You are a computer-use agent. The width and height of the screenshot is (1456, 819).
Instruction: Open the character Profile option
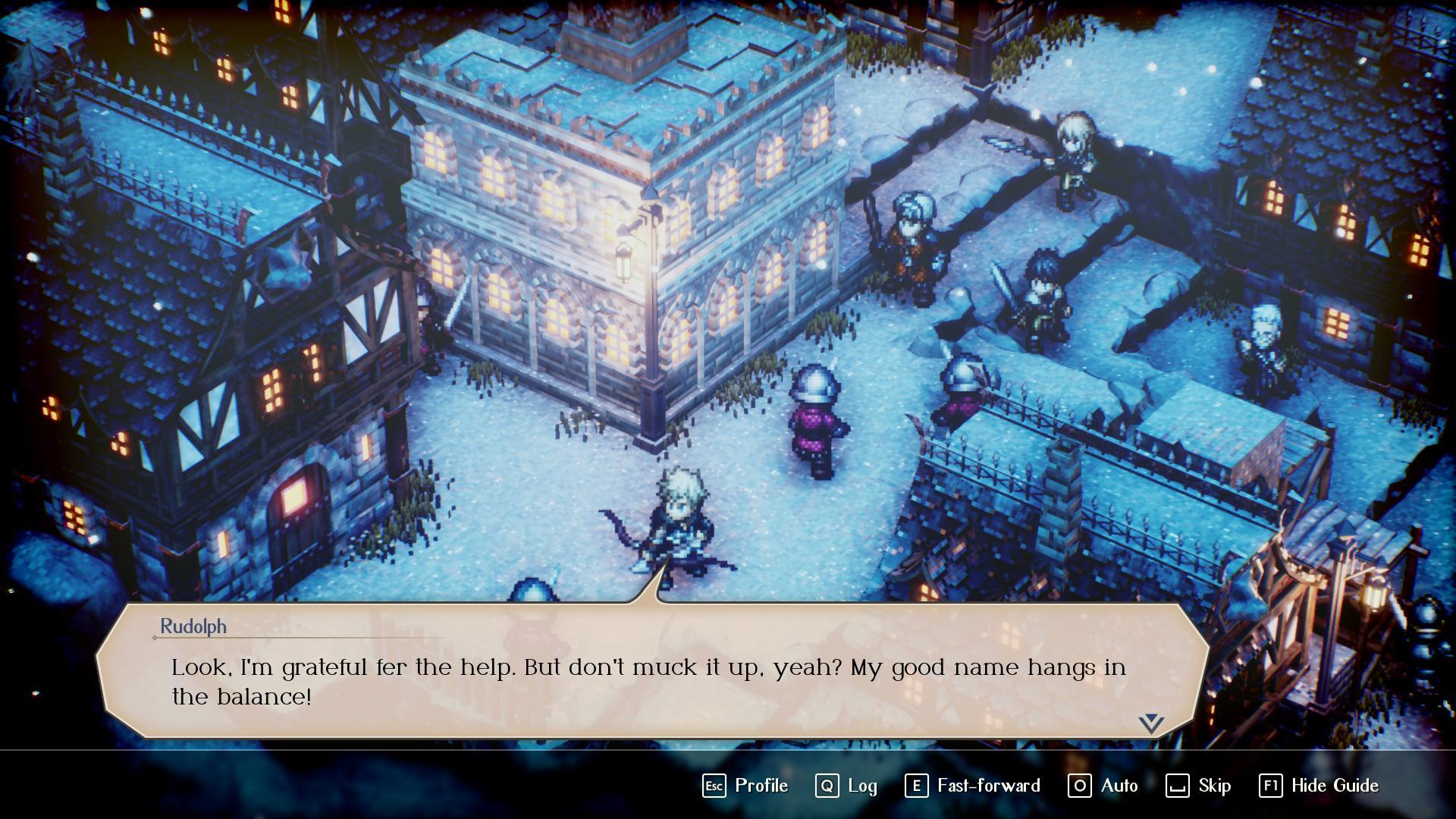(x=745, y=786)
